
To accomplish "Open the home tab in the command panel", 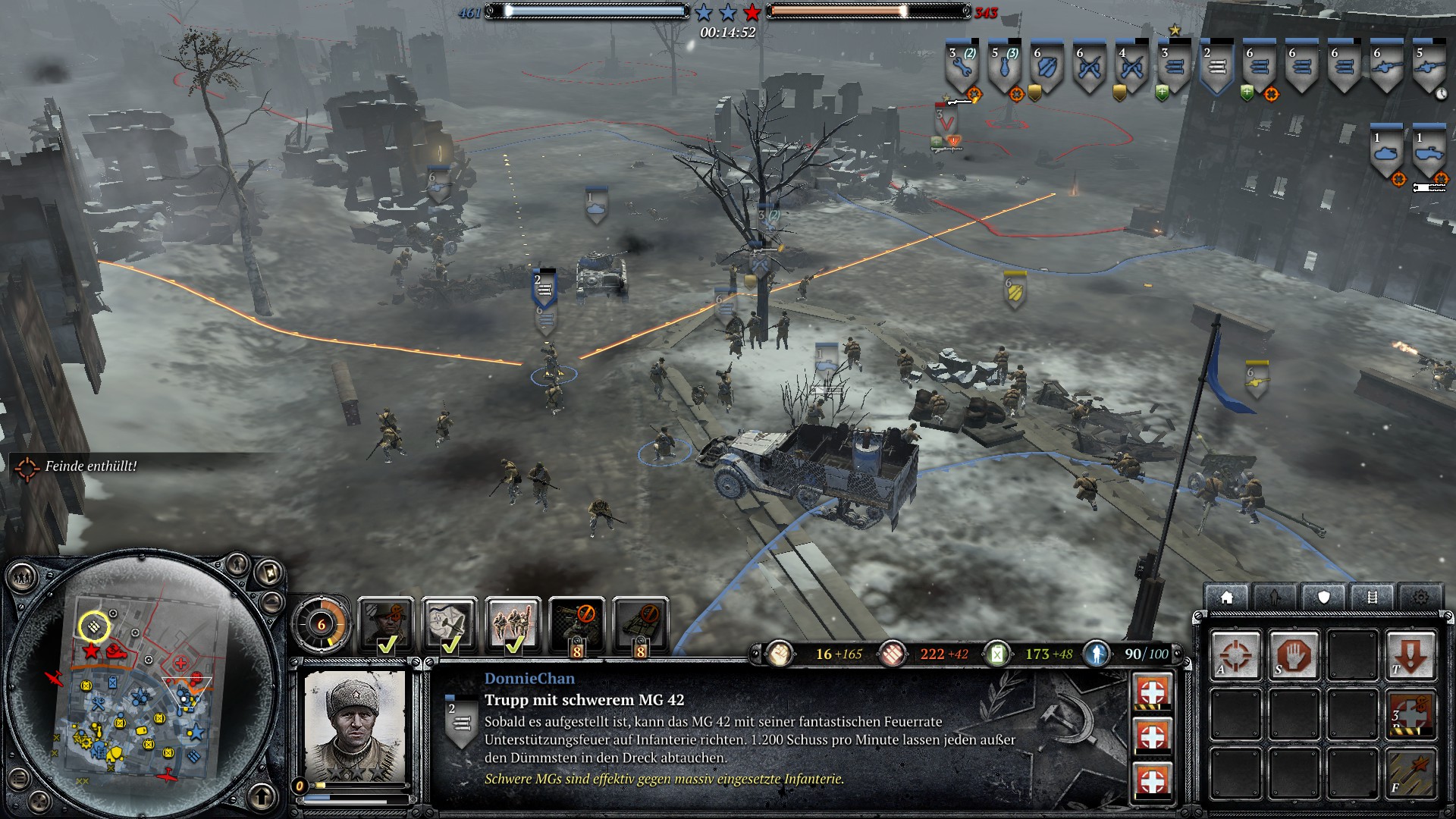I will point(1226,598).
